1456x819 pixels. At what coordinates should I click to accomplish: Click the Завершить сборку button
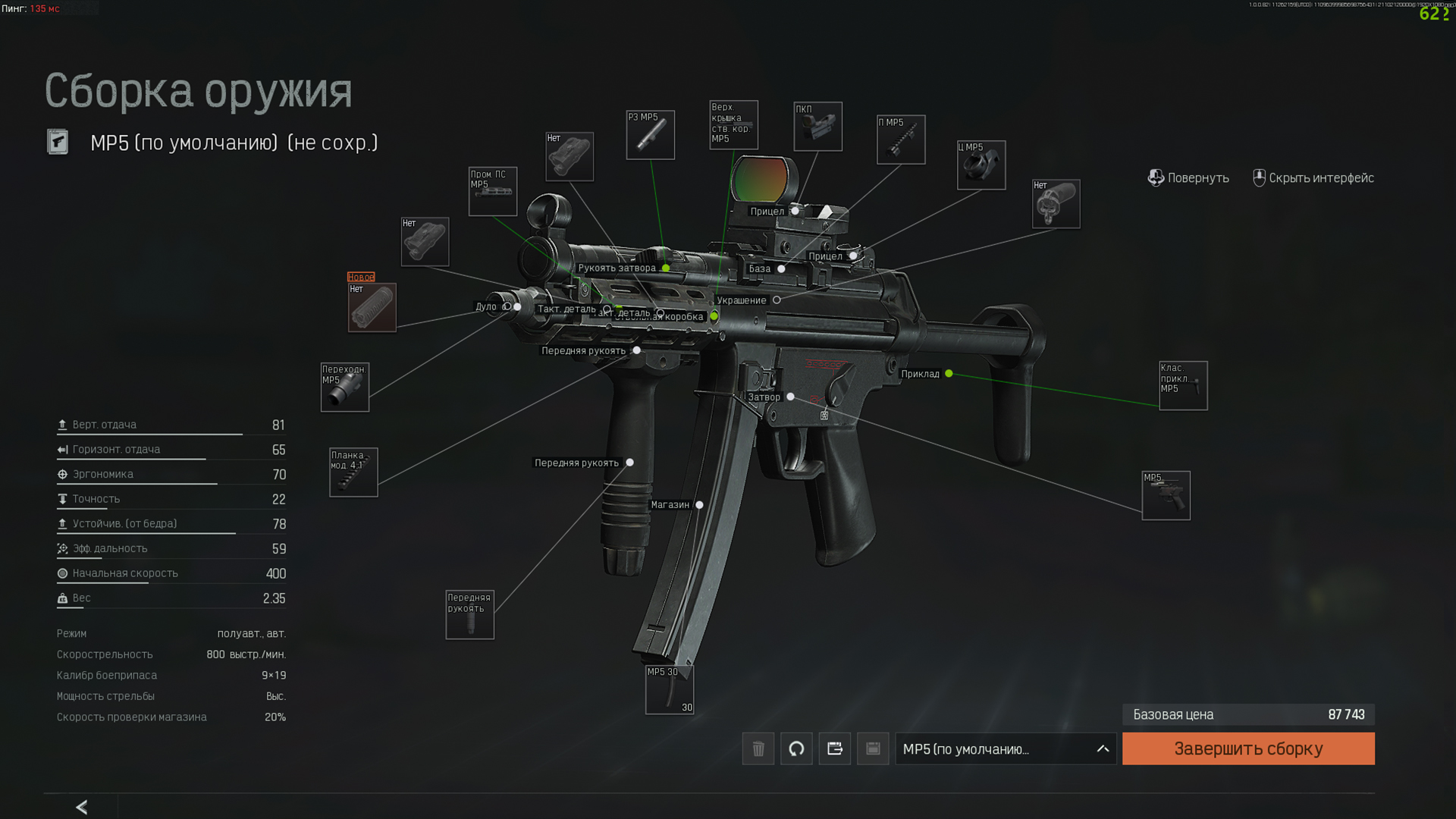(x=1247, y=748)
